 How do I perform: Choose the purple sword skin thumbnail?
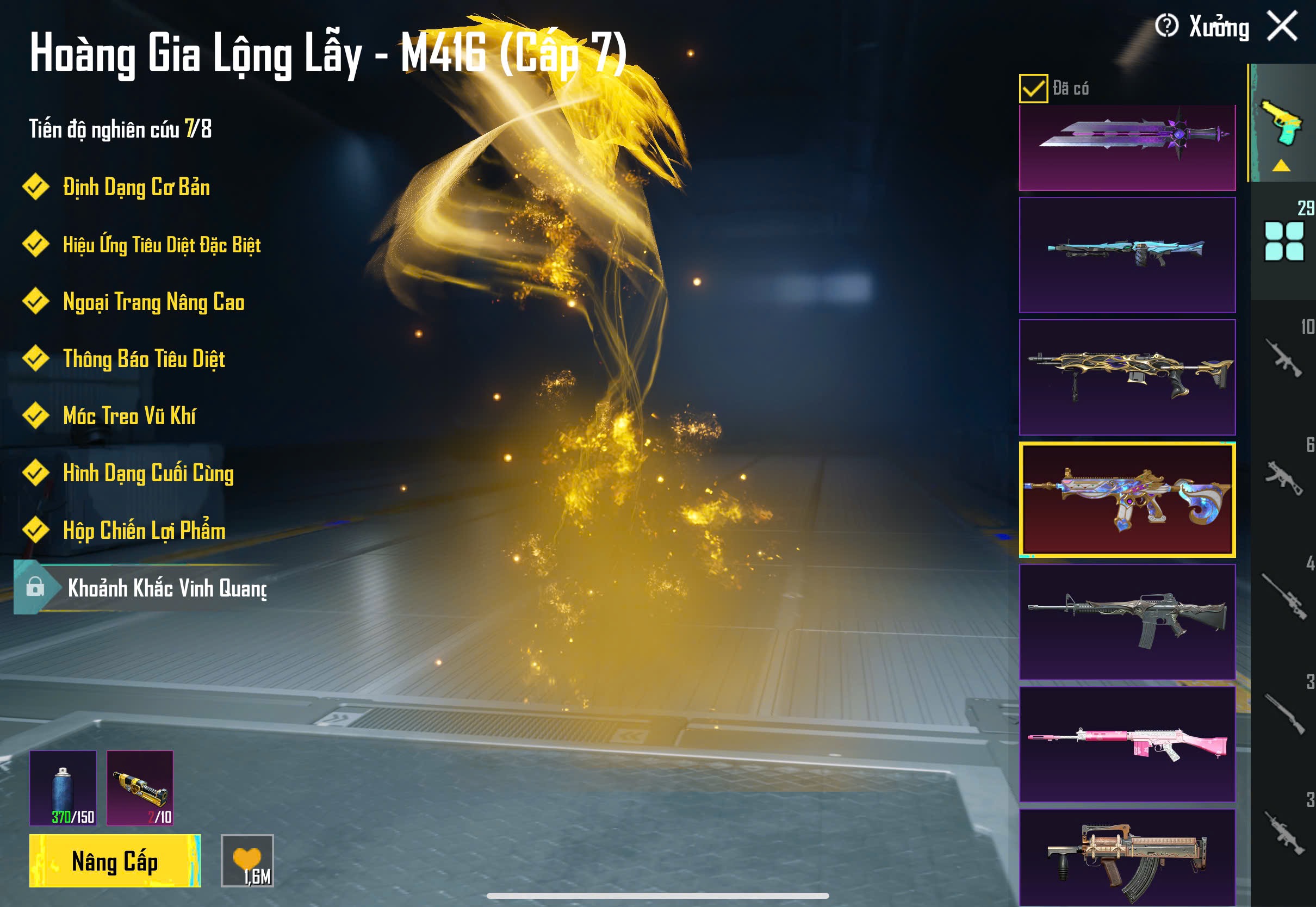pyautogui.click(x=1127, y=147)
